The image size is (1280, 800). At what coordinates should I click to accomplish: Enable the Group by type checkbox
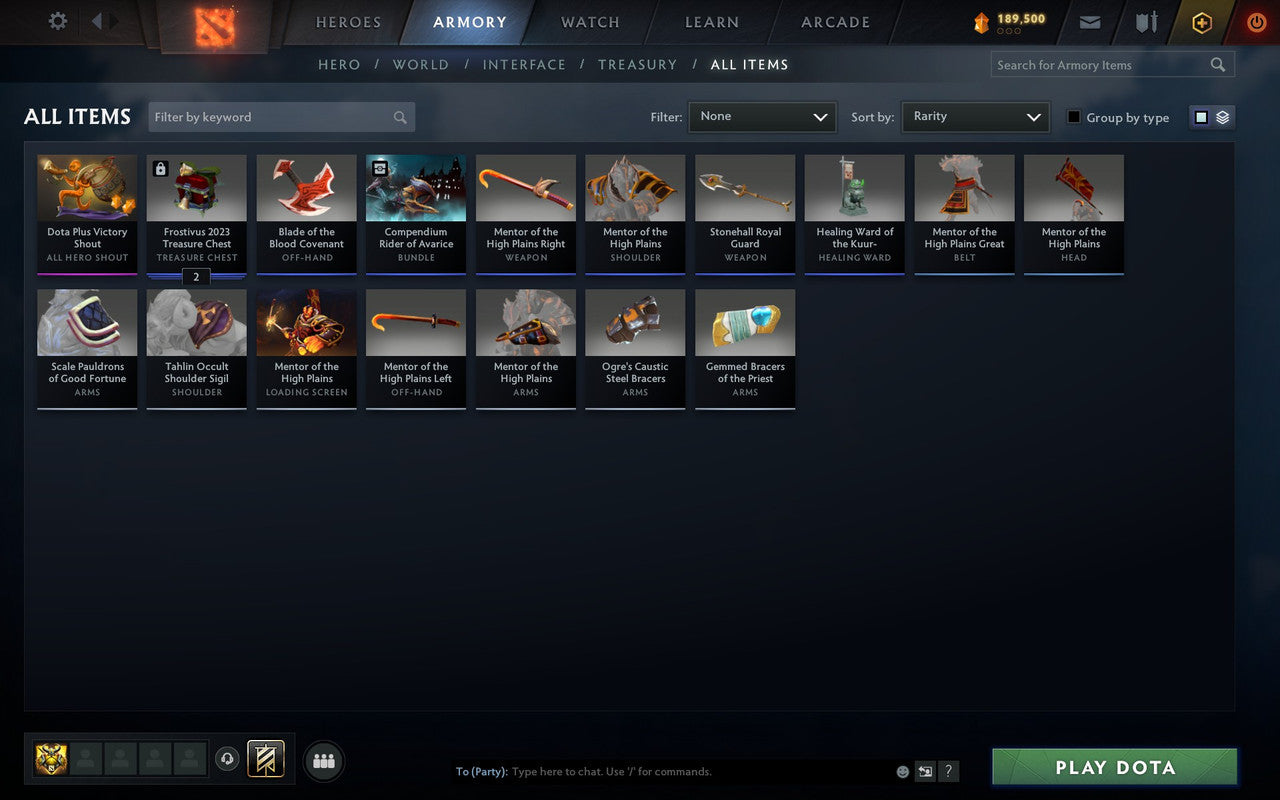pyautogui.click(x=1073, y=117)
